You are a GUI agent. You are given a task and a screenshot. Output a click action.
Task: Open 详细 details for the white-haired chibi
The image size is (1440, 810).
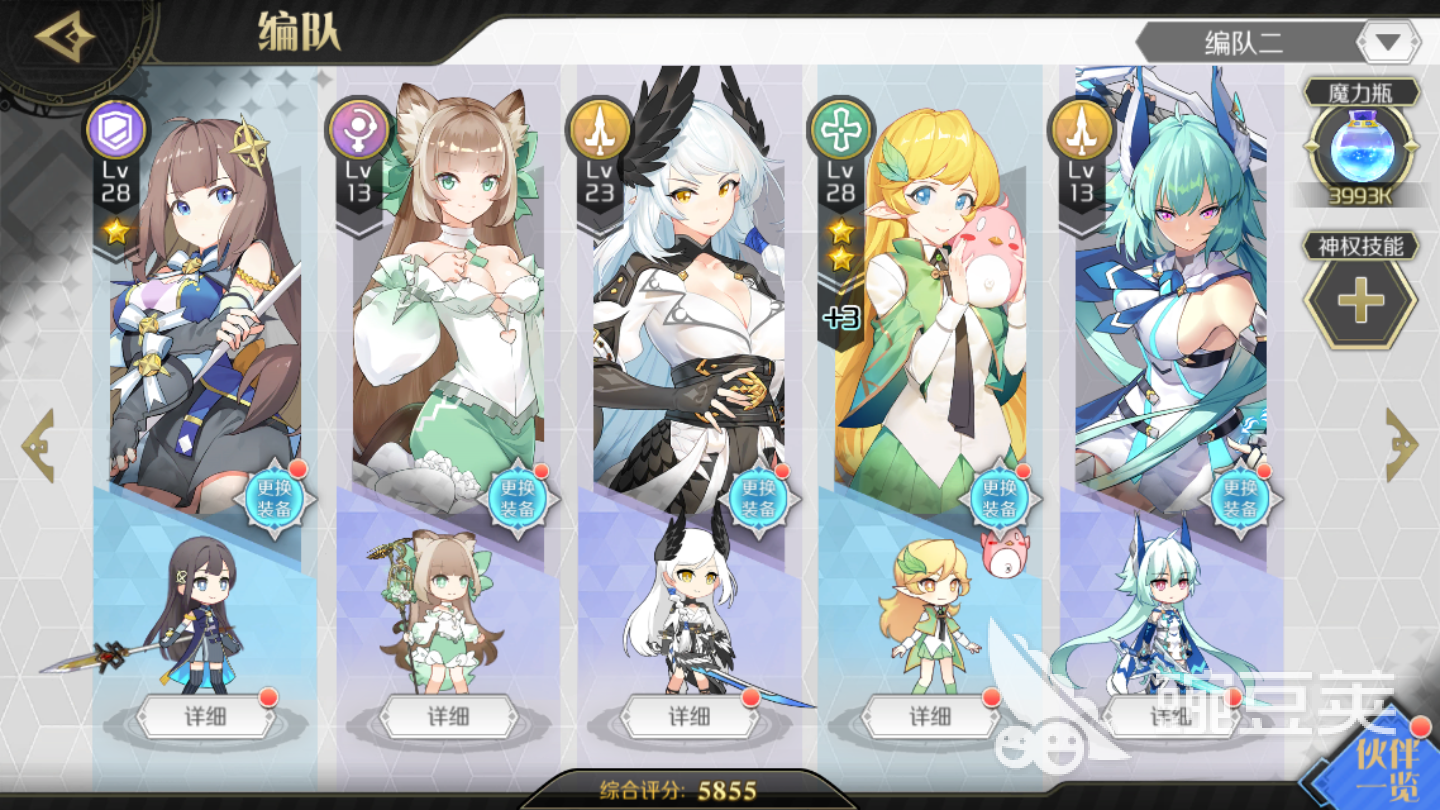pos(689,716)
